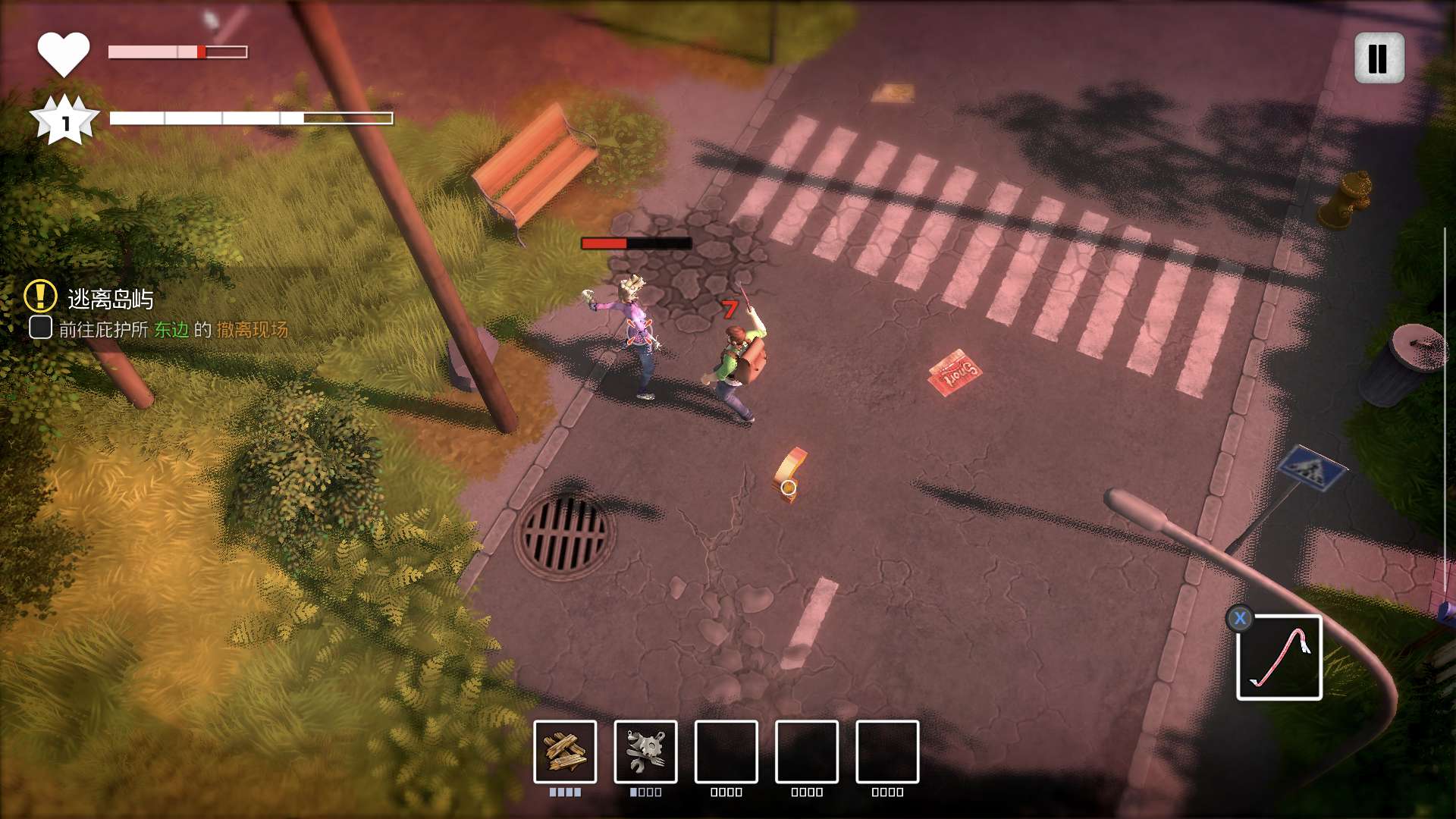Tick the evacuation objective checkbox

(x=40, y=328)
